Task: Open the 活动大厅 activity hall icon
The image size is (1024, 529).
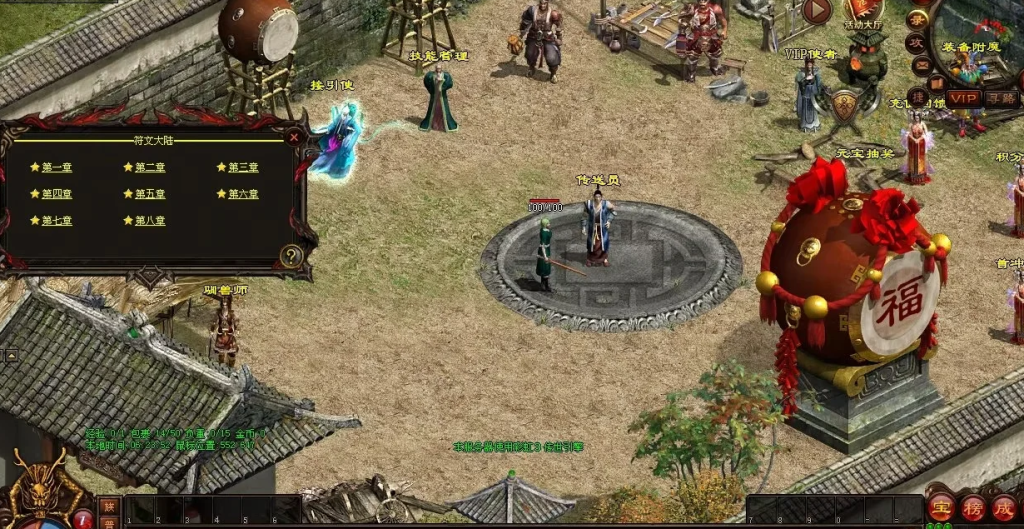Action: point(864,10)
